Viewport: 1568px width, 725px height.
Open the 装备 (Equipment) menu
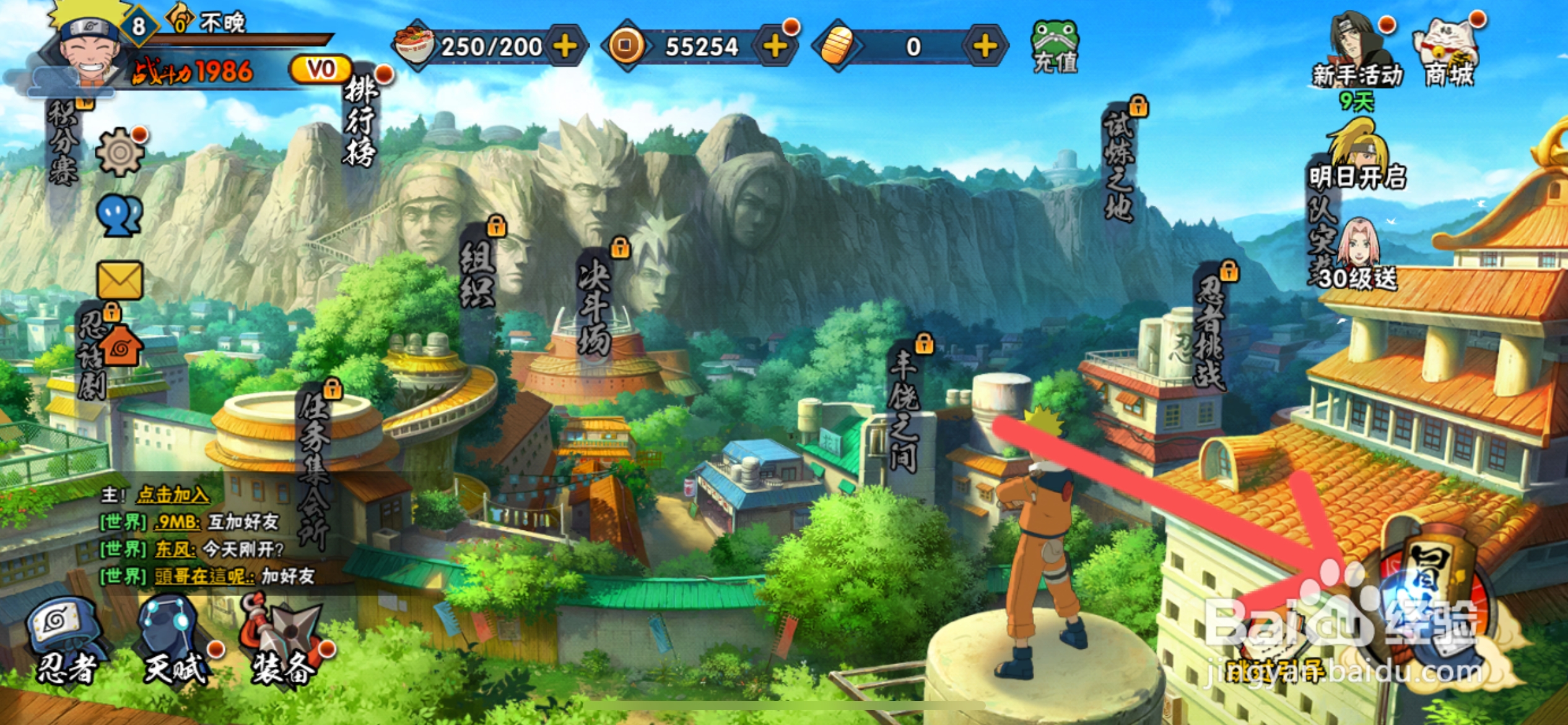[284, 641]
